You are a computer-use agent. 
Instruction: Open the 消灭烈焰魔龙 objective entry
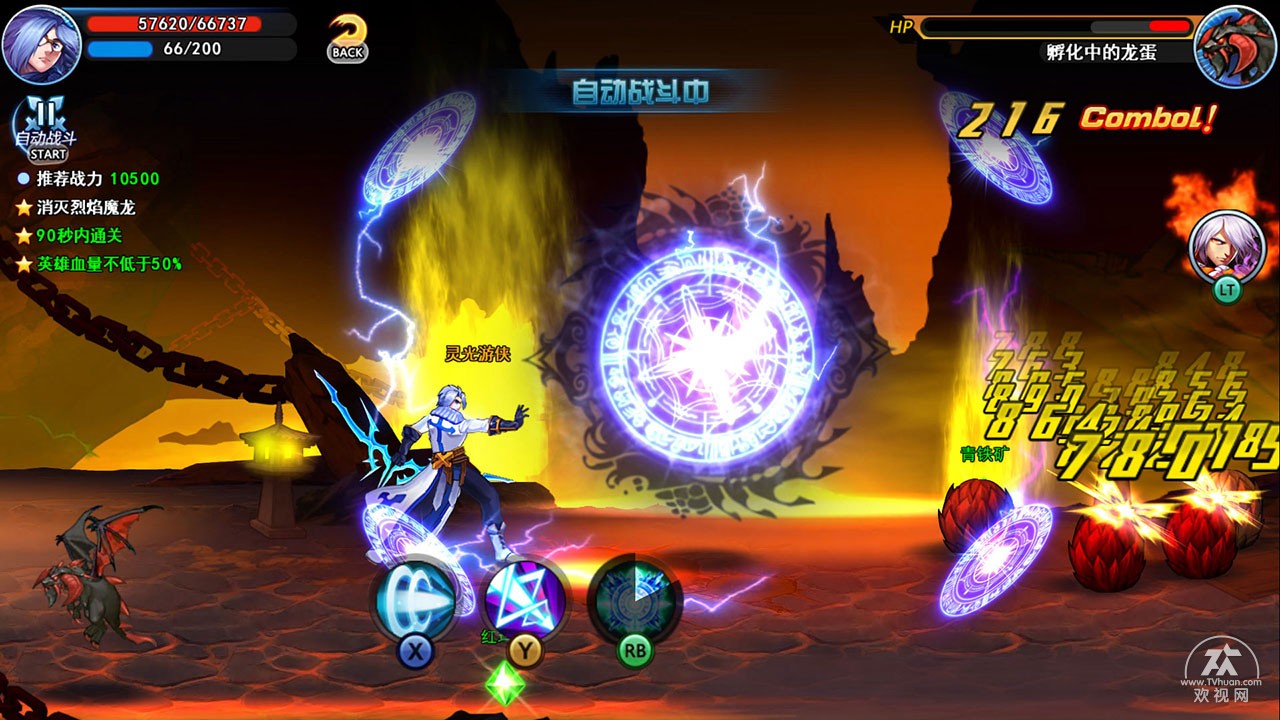(x=86, y=208)
